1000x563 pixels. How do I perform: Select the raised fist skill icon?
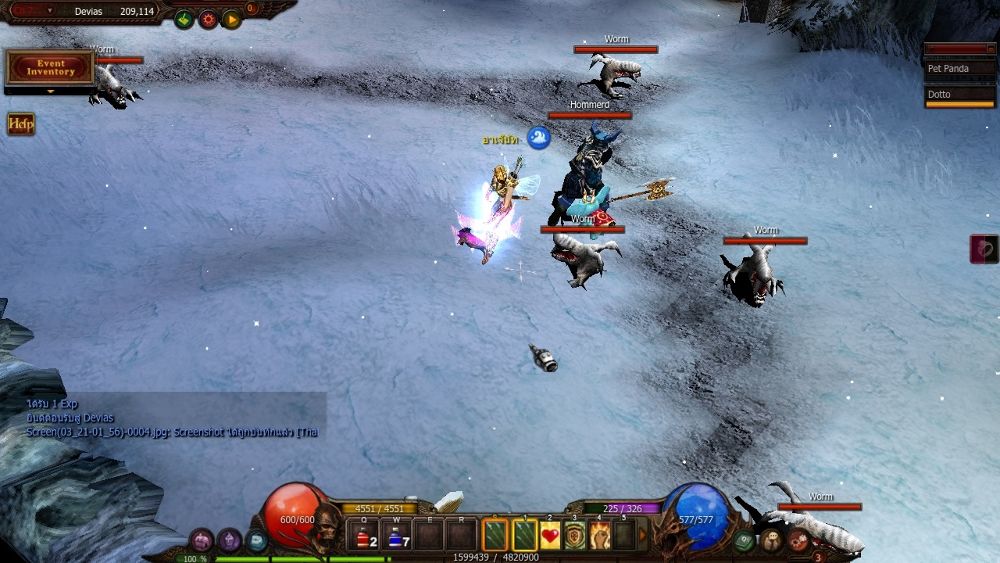(x=600, y=535)
